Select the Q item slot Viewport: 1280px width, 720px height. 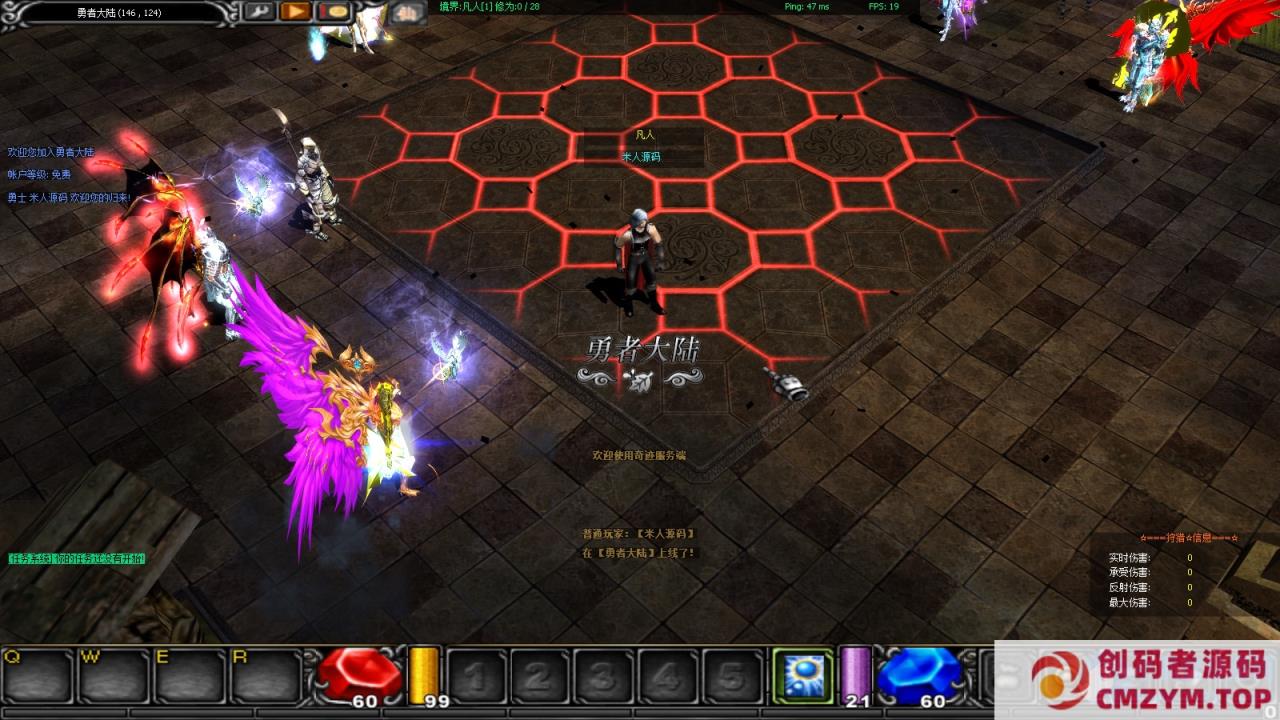tap(38, 677)
